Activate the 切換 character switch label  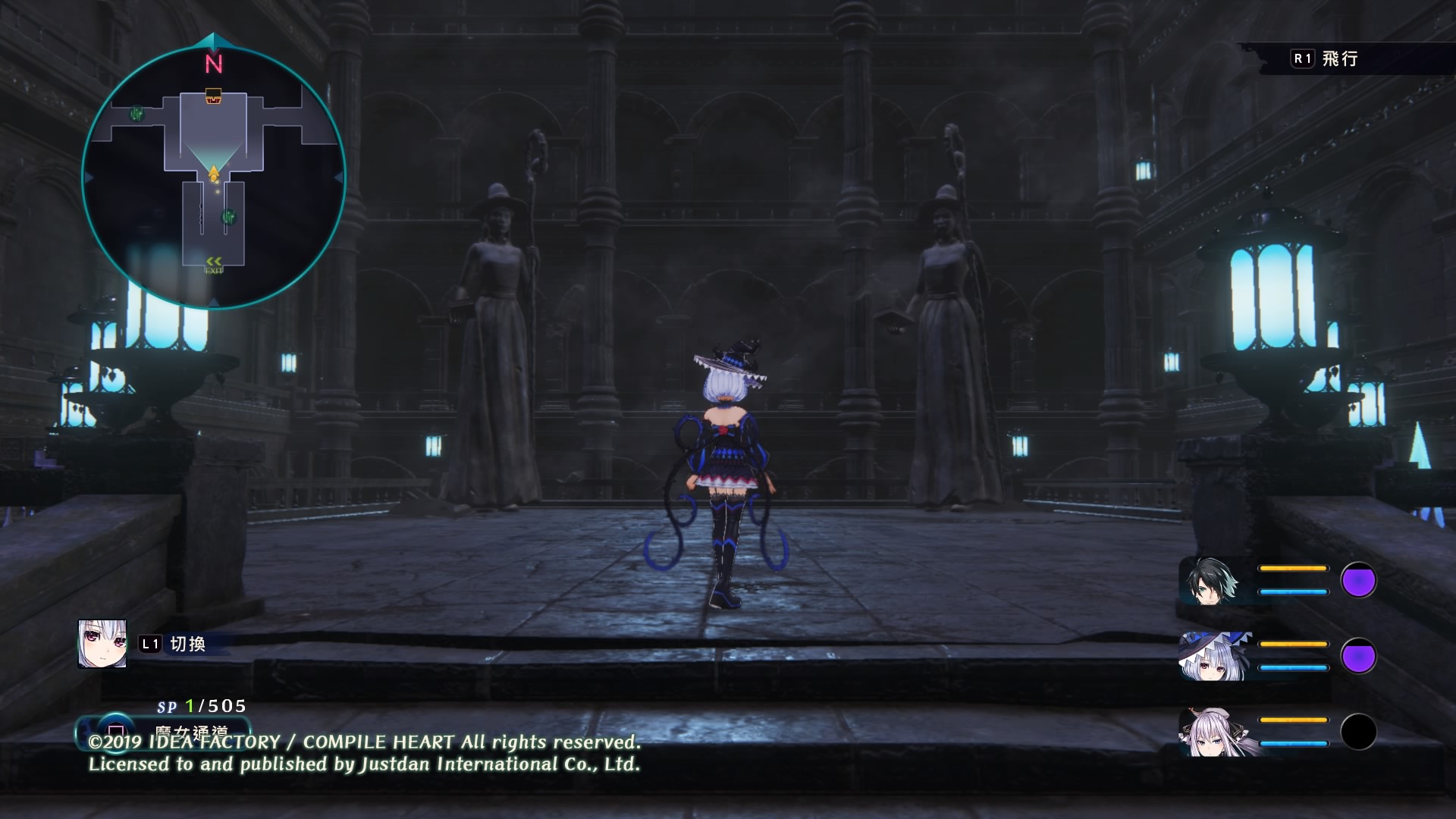coord(187,645)
